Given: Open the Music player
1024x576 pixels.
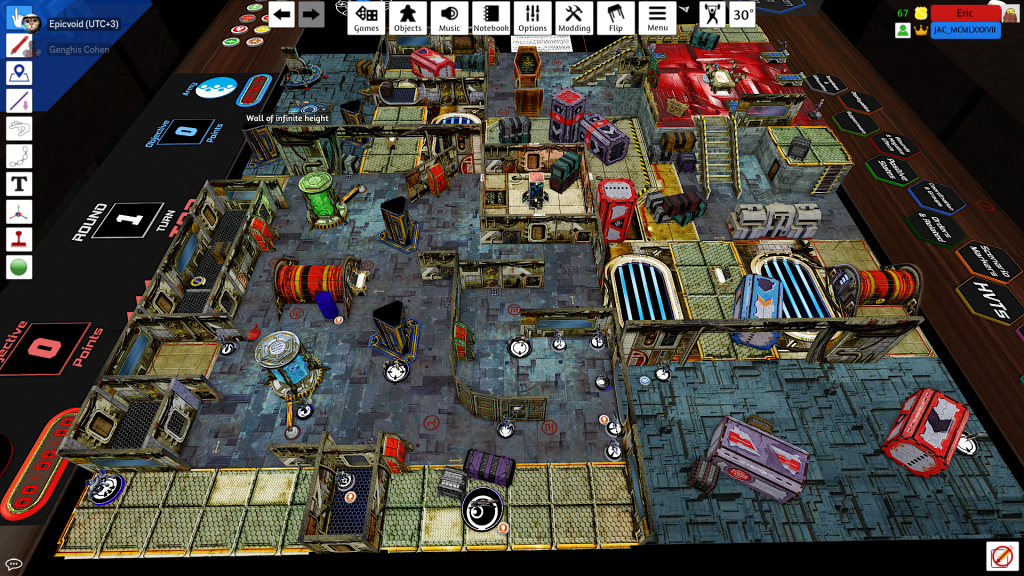Looking at the screenshot, I should point(450,17).
